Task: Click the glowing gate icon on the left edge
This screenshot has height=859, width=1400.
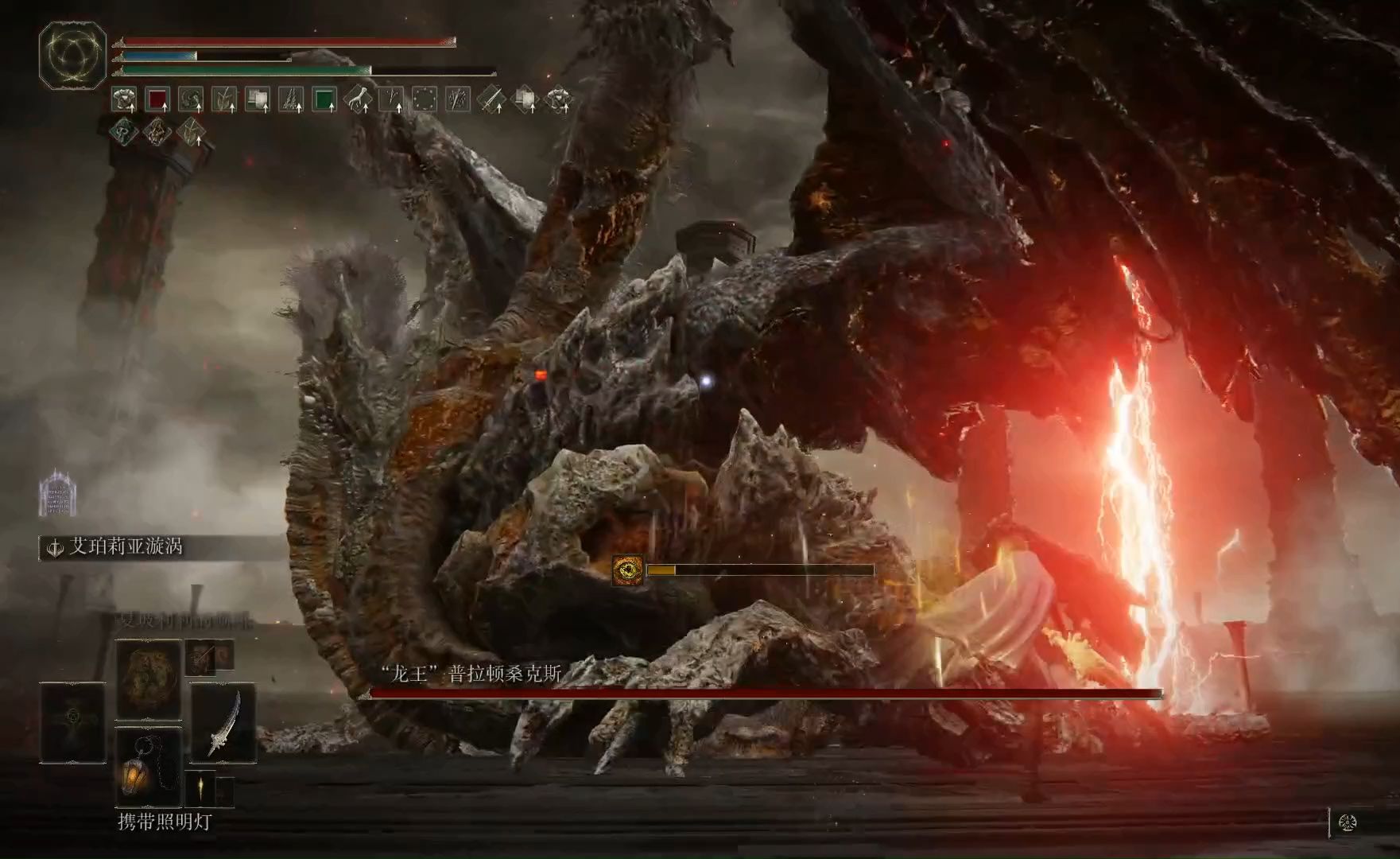Action: tap(57, 493)
